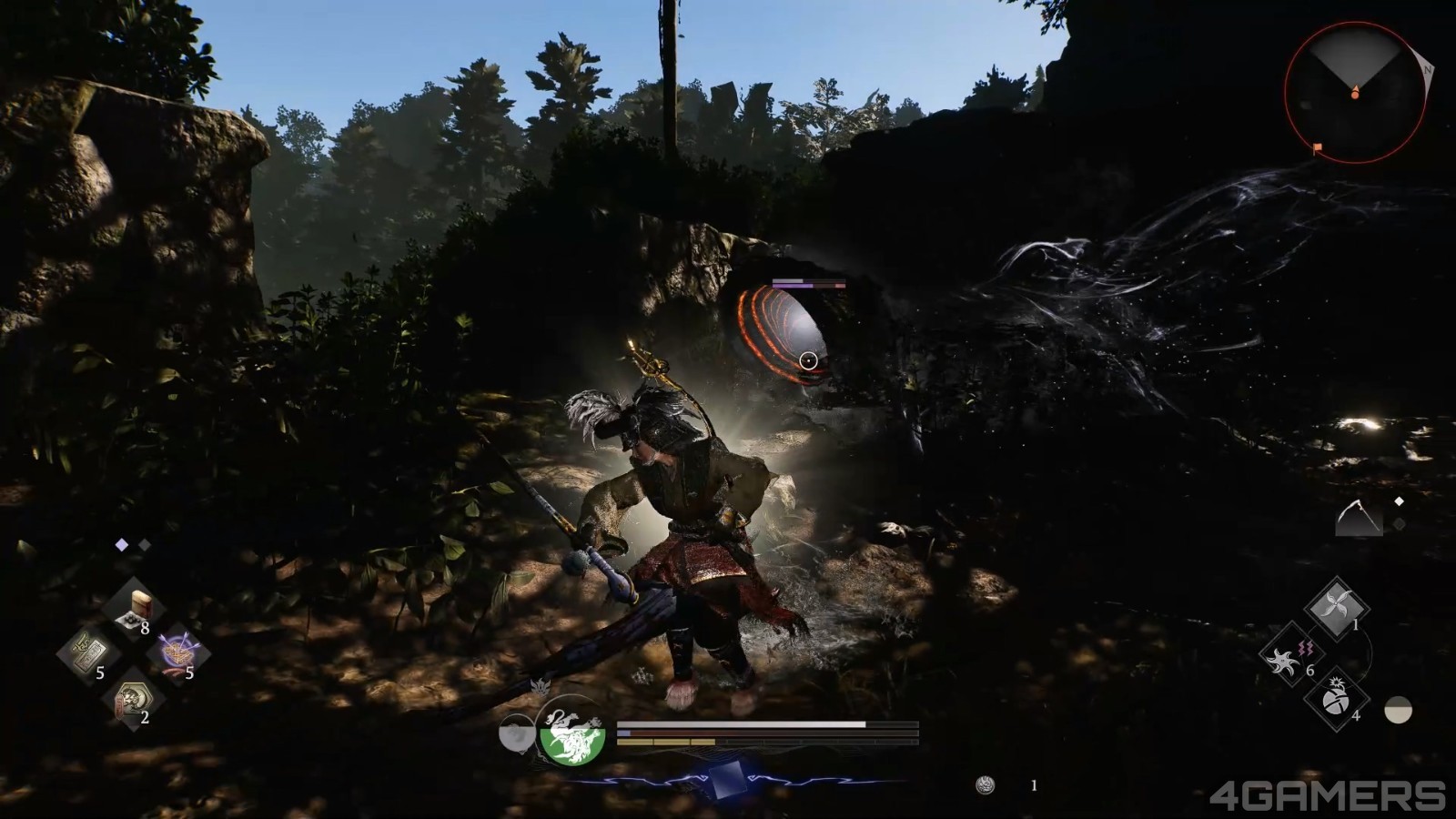Select the dragon emblem above the player bars
Viewport: 1456px width, 819px height.
pos(541,686)
